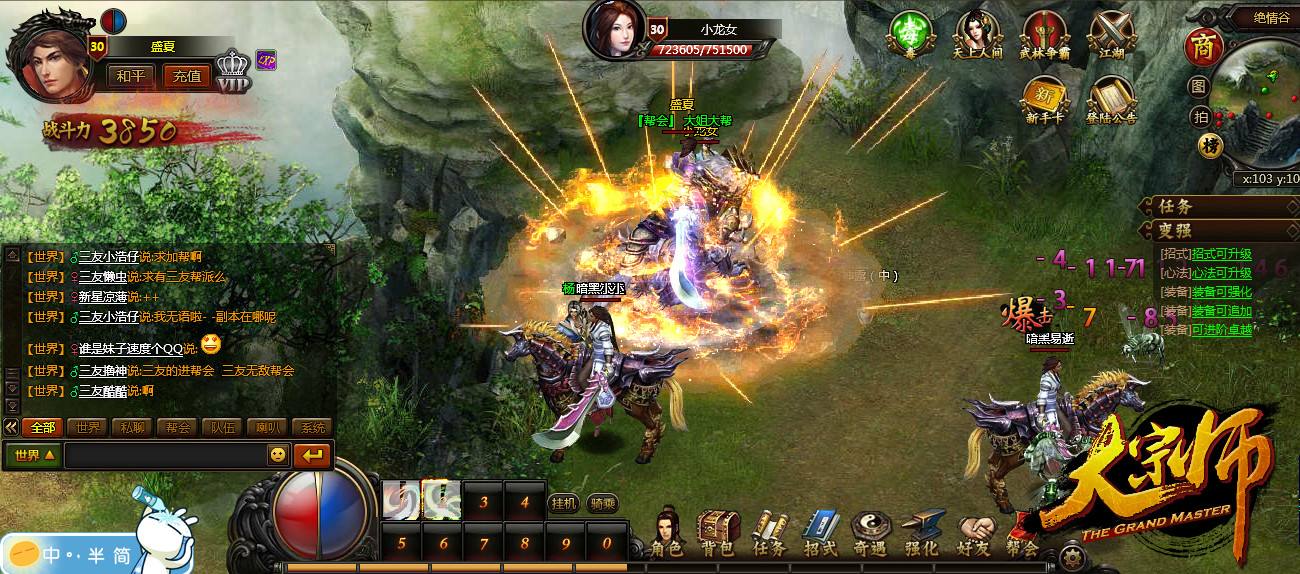Open the 角色 character menu

pyautogui.click(x=667, y=532)
